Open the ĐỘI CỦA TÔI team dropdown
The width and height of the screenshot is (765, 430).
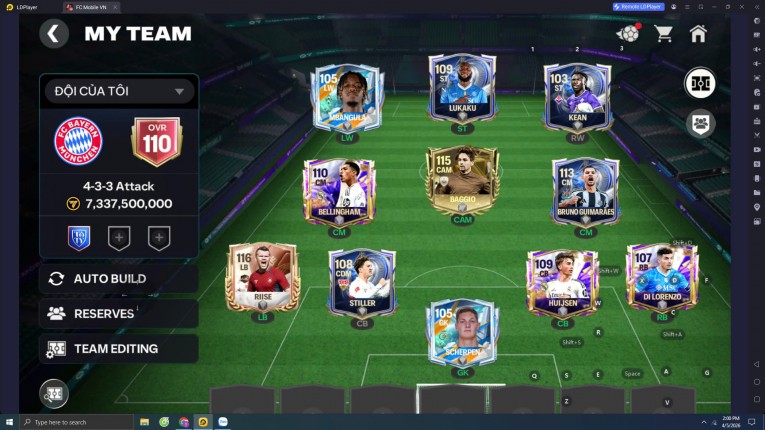(x=118, y=91)
